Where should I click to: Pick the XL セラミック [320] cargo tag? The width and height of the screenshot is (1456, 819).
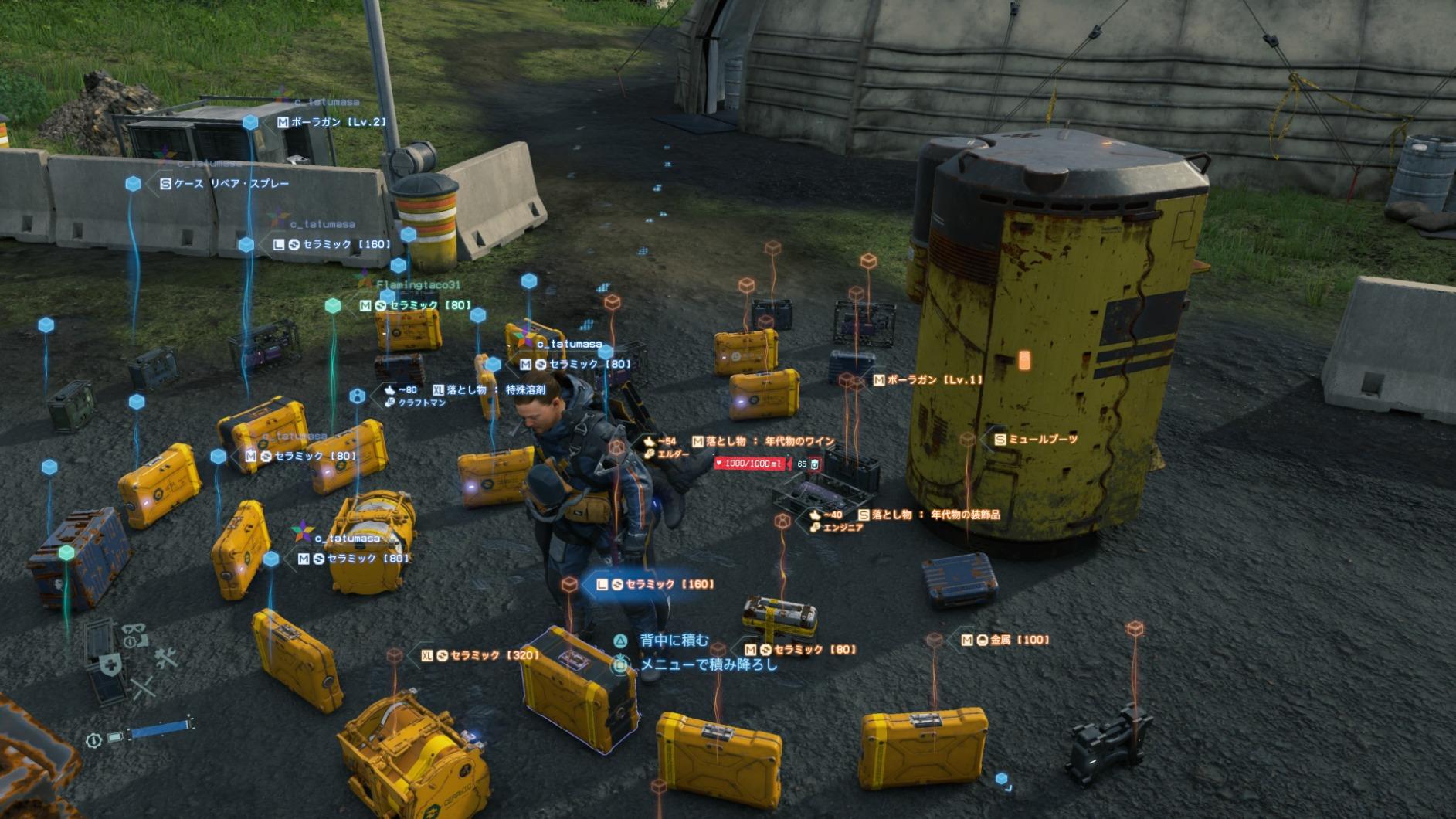click(480, 655)
